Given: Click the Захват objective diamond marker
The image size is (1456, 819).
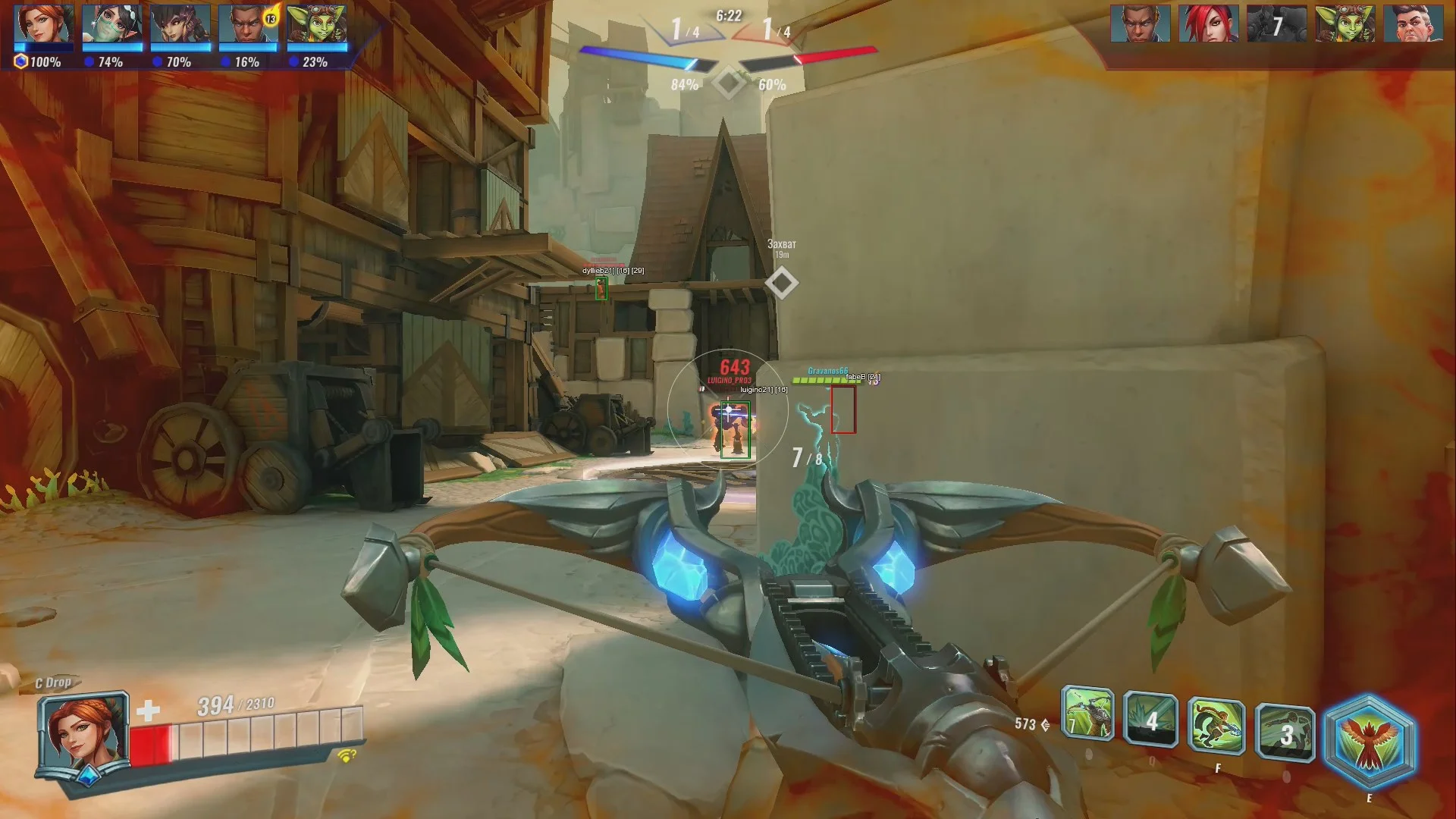Looking at the screenshot, I should 781,283.
